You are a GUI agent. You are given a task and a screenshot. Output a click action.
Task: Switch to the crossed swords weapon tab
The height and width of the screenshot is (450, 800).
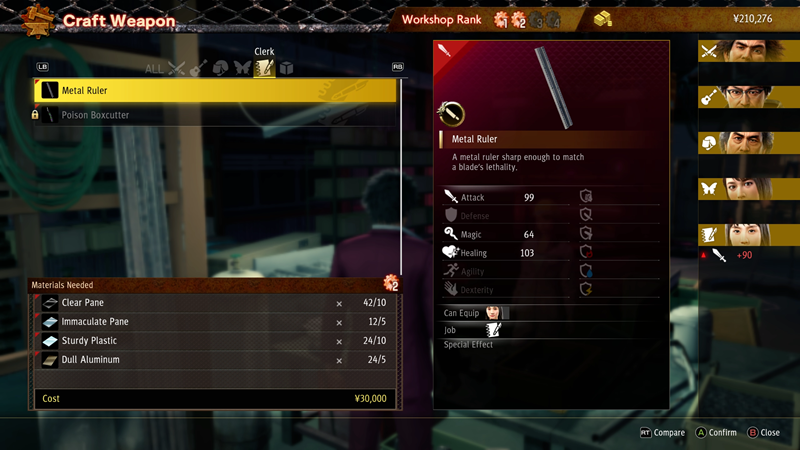tap(177, 69)
